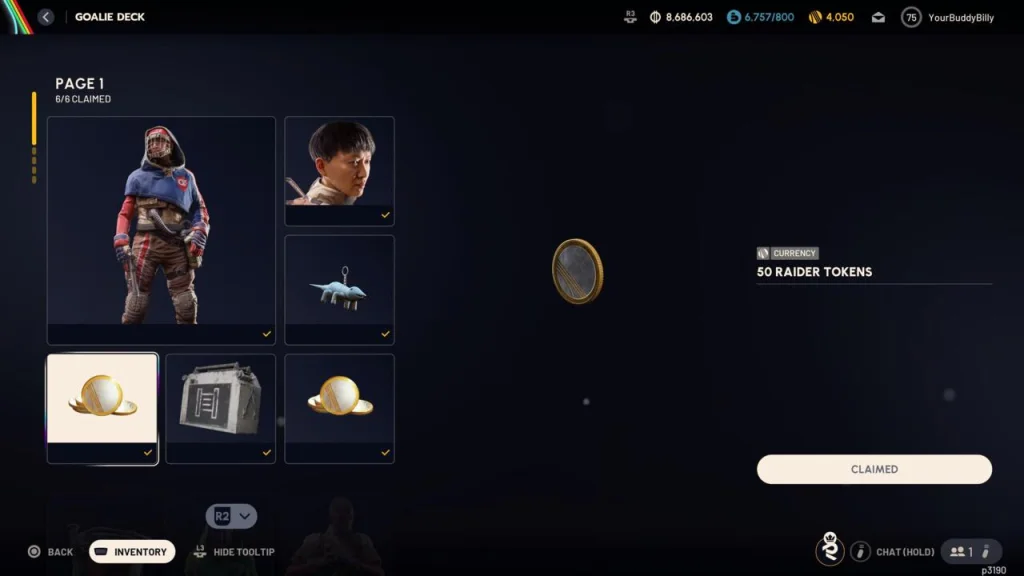Select the hooded goalie outfit reward

[161, 230]
